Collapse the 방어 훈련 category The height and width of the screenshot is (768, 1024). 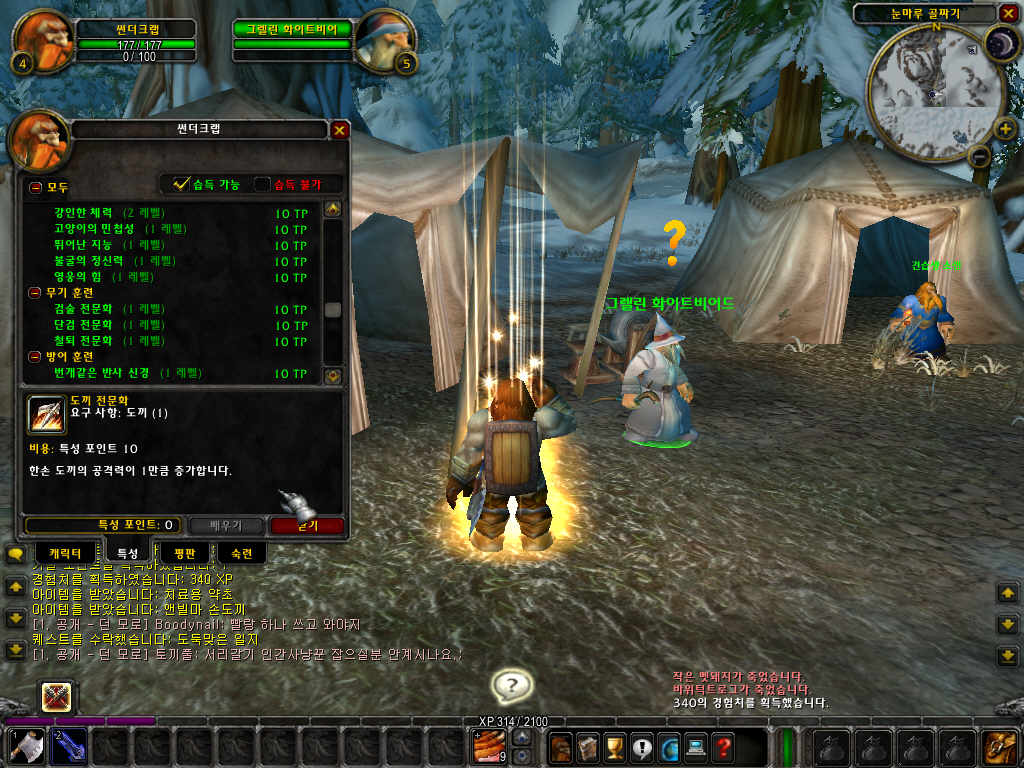[x=36, y=356]
